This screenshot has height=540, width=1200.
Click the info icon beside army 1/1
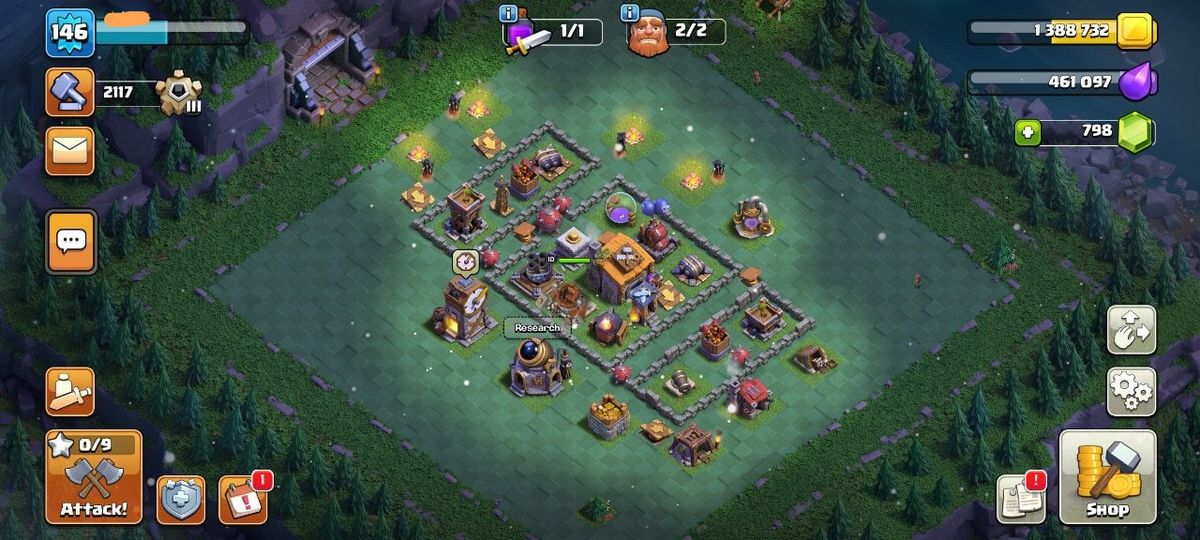tap(509, 14)
